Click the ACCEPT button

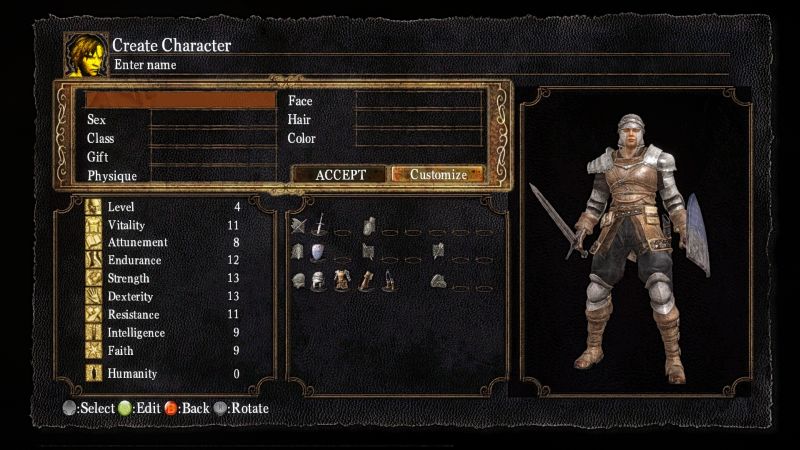339,174
